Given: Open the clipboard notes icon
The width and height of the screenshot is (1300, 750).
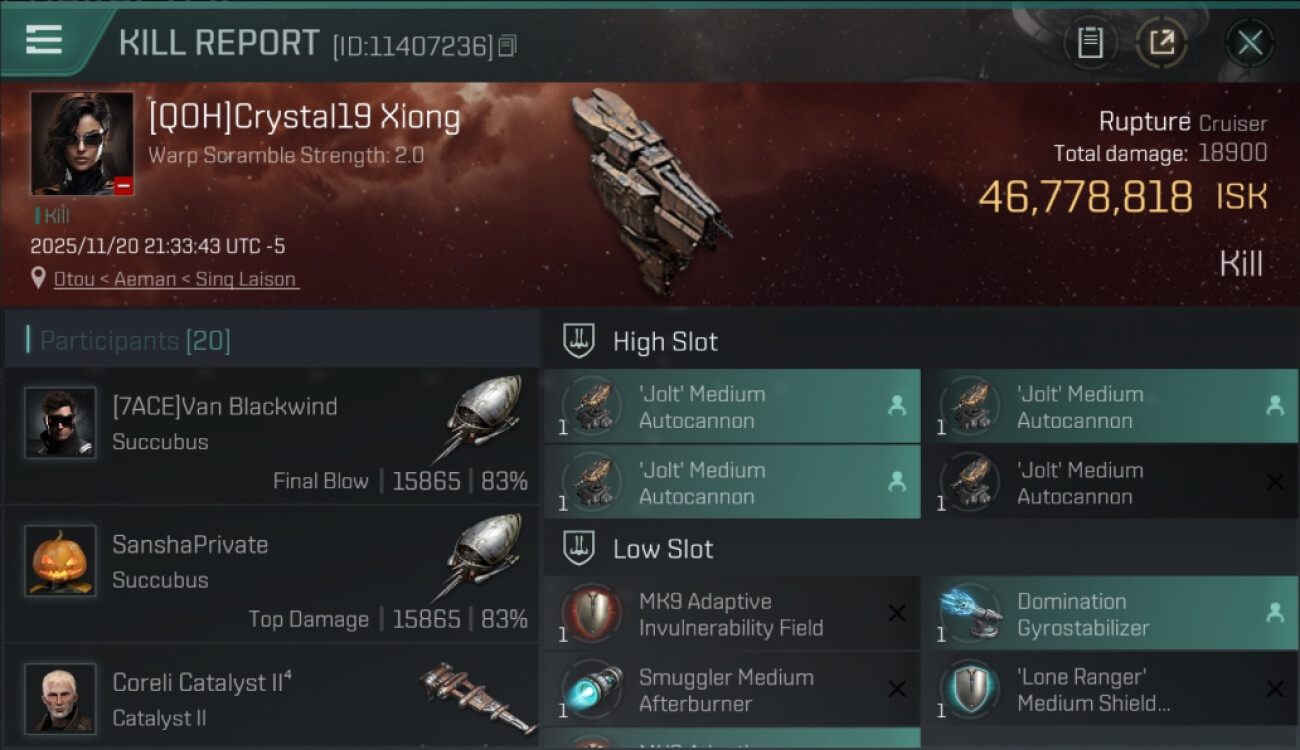Looking at the screenshot, I should pyautogui.click(x=1090, y=43).
